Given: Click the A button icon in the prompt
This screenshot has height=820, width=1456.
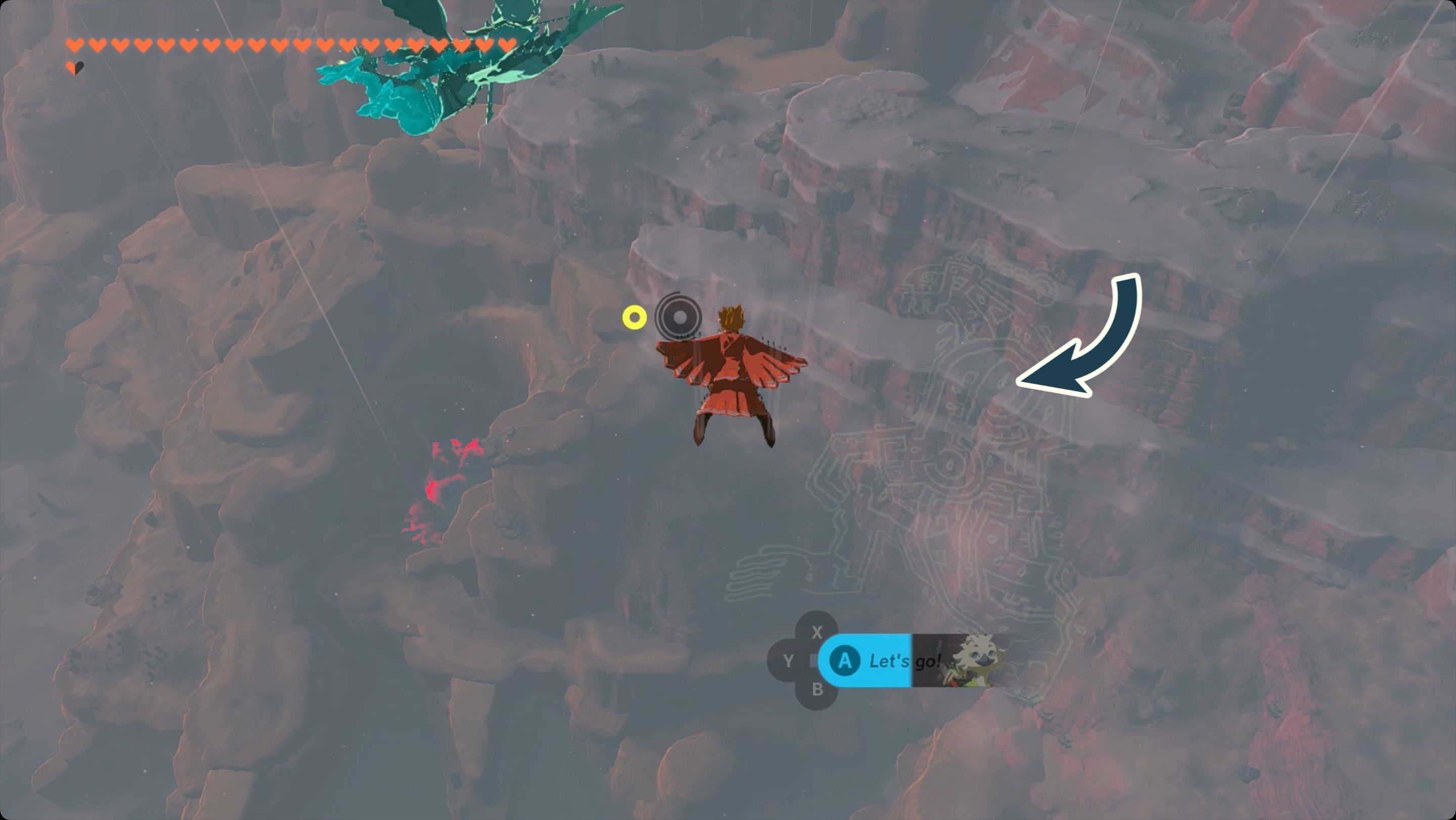Looking at the screenshot, I should click(x=846, y=661).
